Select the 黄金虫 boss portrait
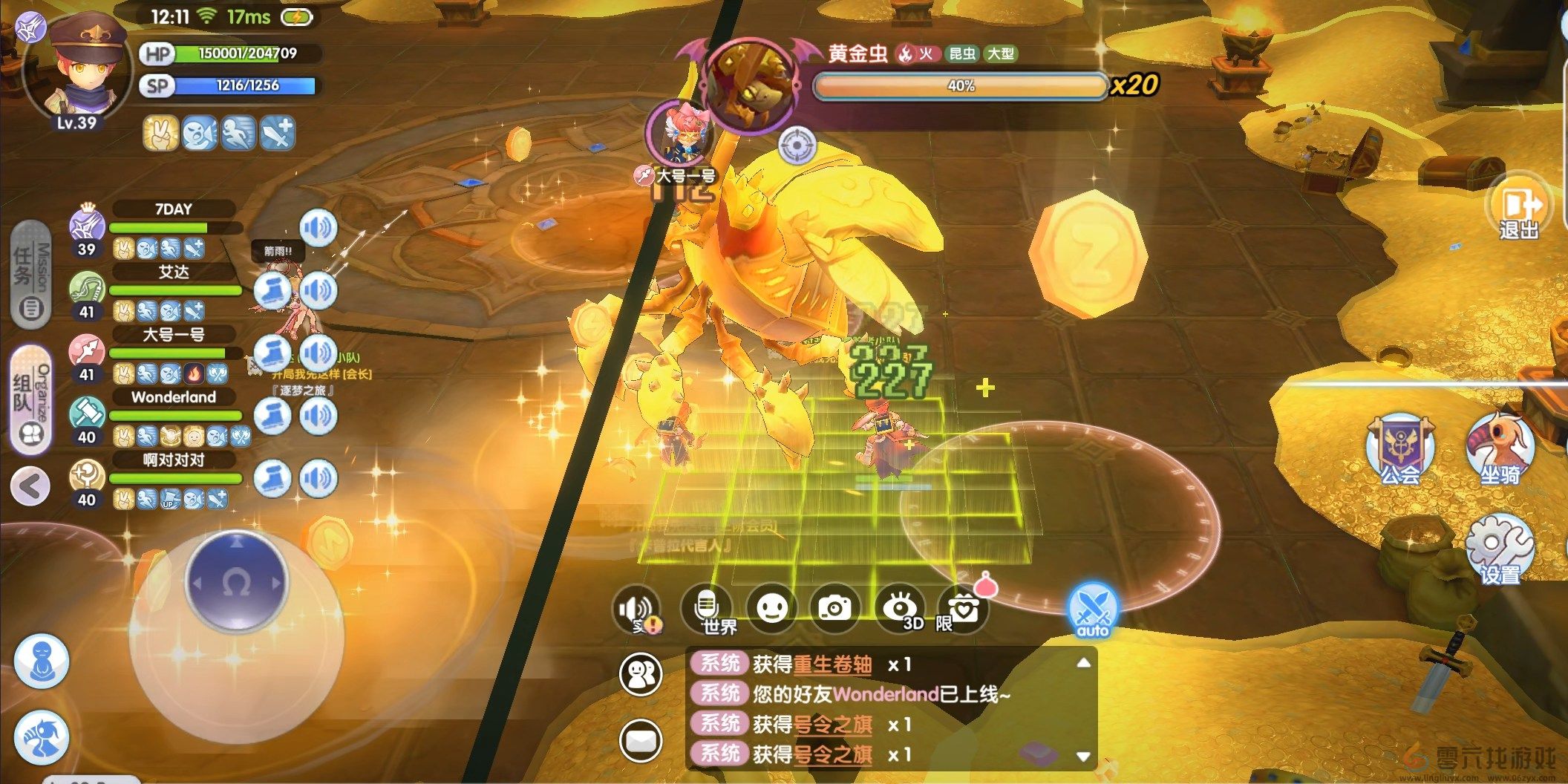The image size is (1568, 784). coord(751,85)
